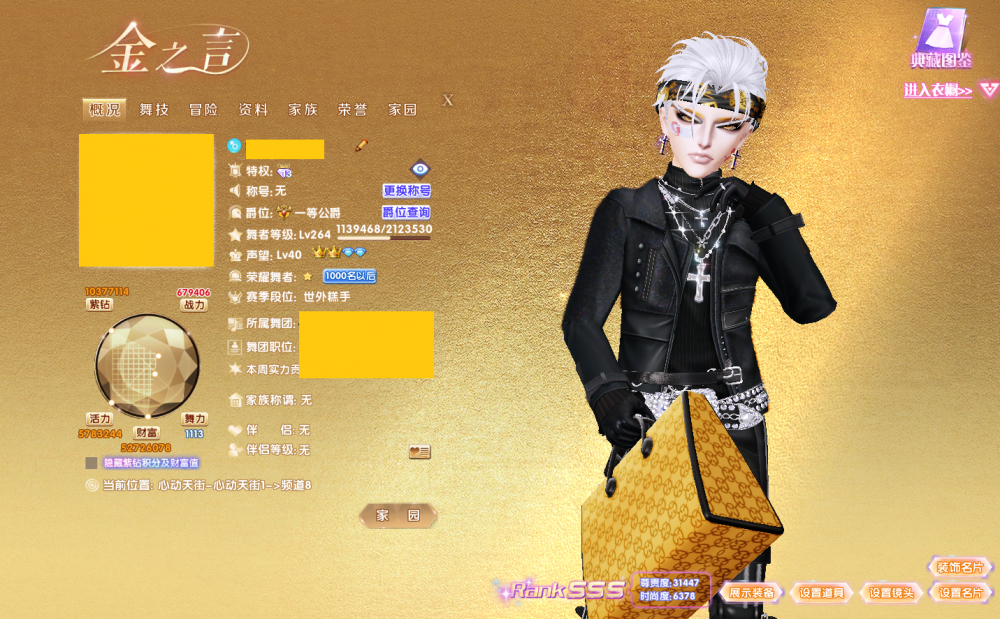Select the 概况 overview tab
The image size is (1000, 619).
coord(104,110)
